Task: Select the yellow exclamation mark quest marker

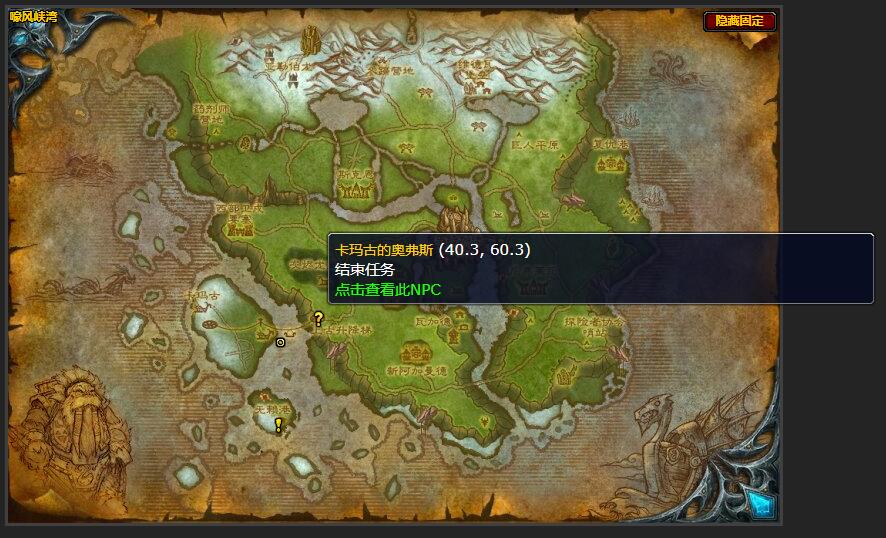Action: [x=278, y=425]
